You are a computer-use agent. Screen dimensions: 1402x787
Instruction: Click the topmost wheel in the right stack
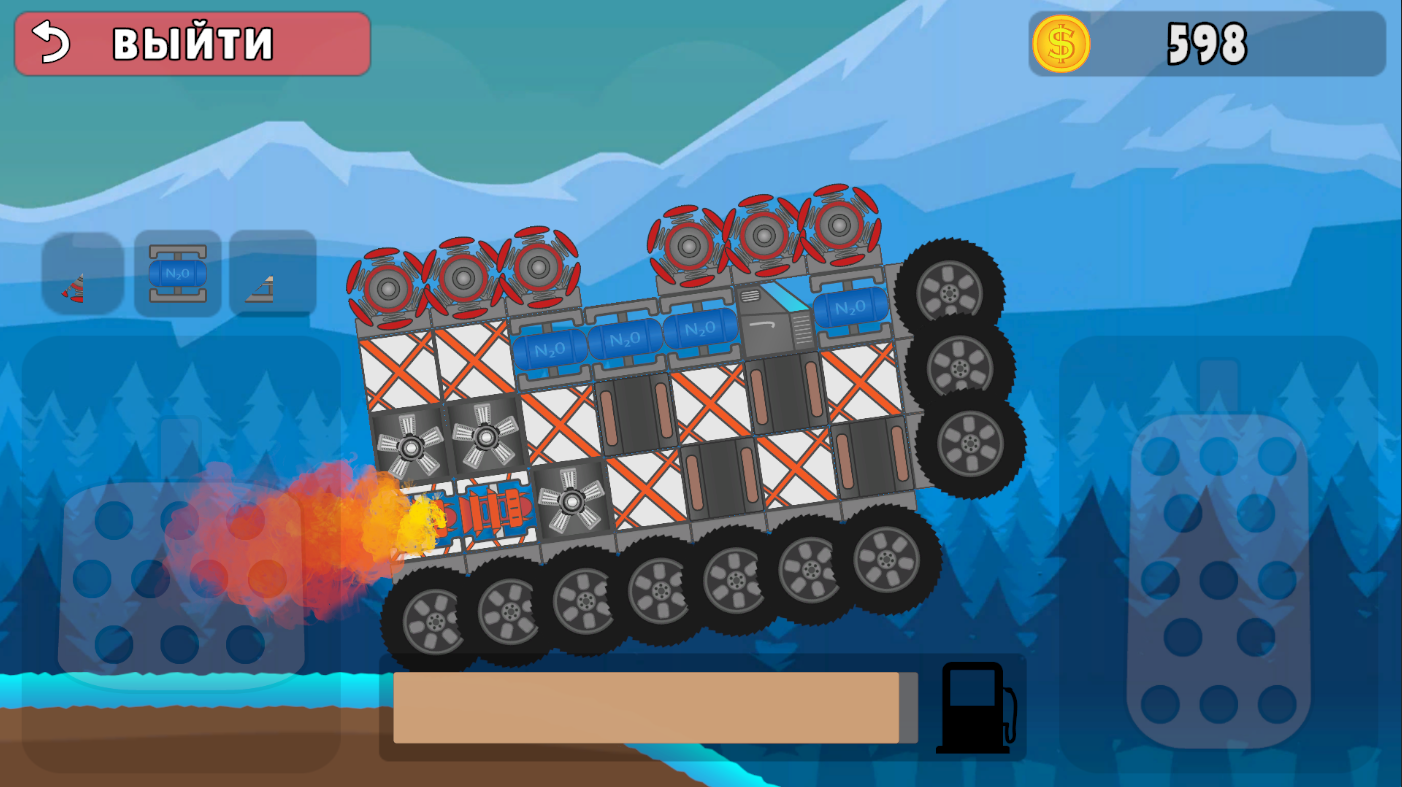click(948, 288)
